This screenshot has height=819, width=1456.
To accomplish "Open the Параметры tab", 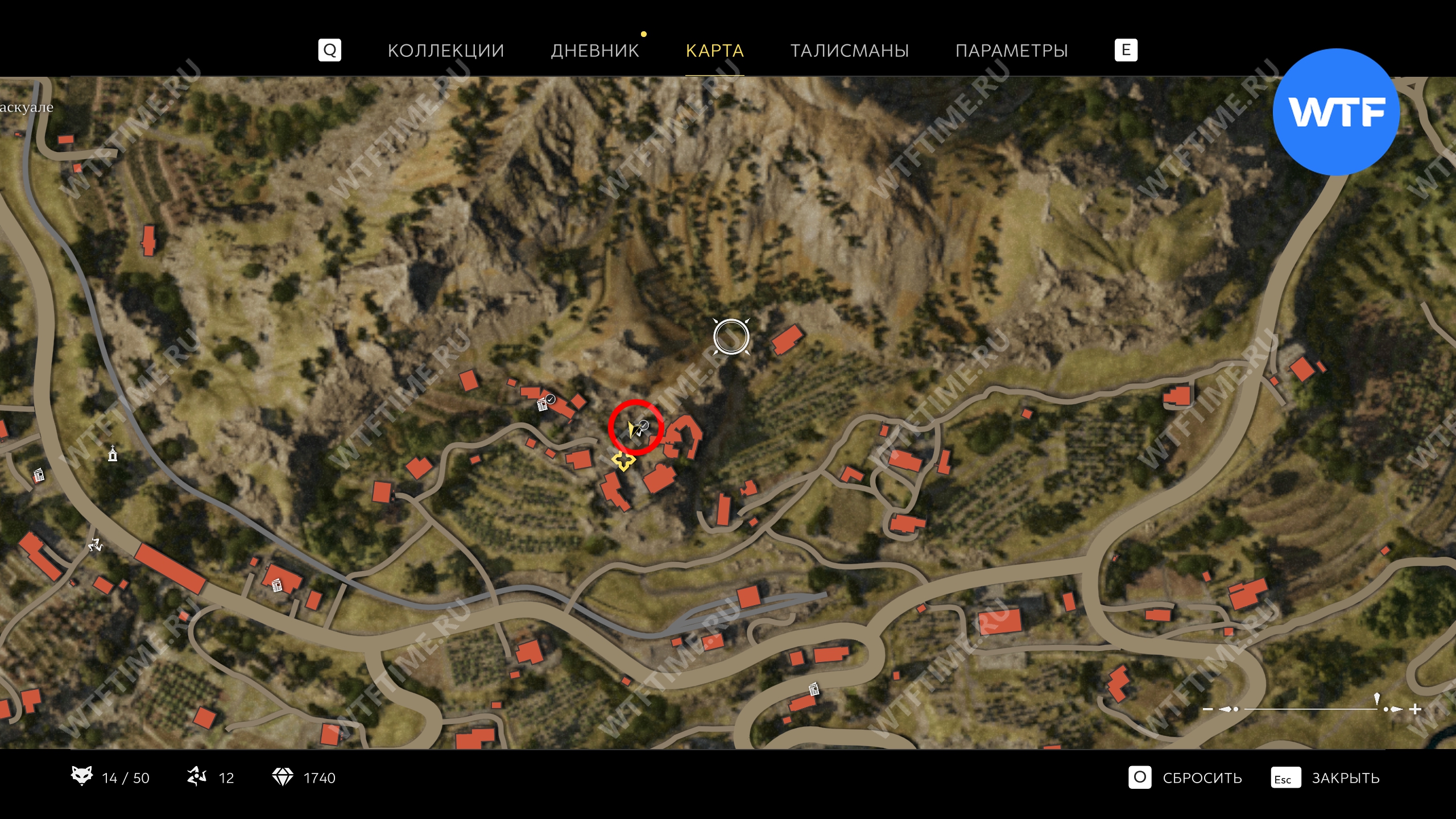I will [x=1011, y=51].
